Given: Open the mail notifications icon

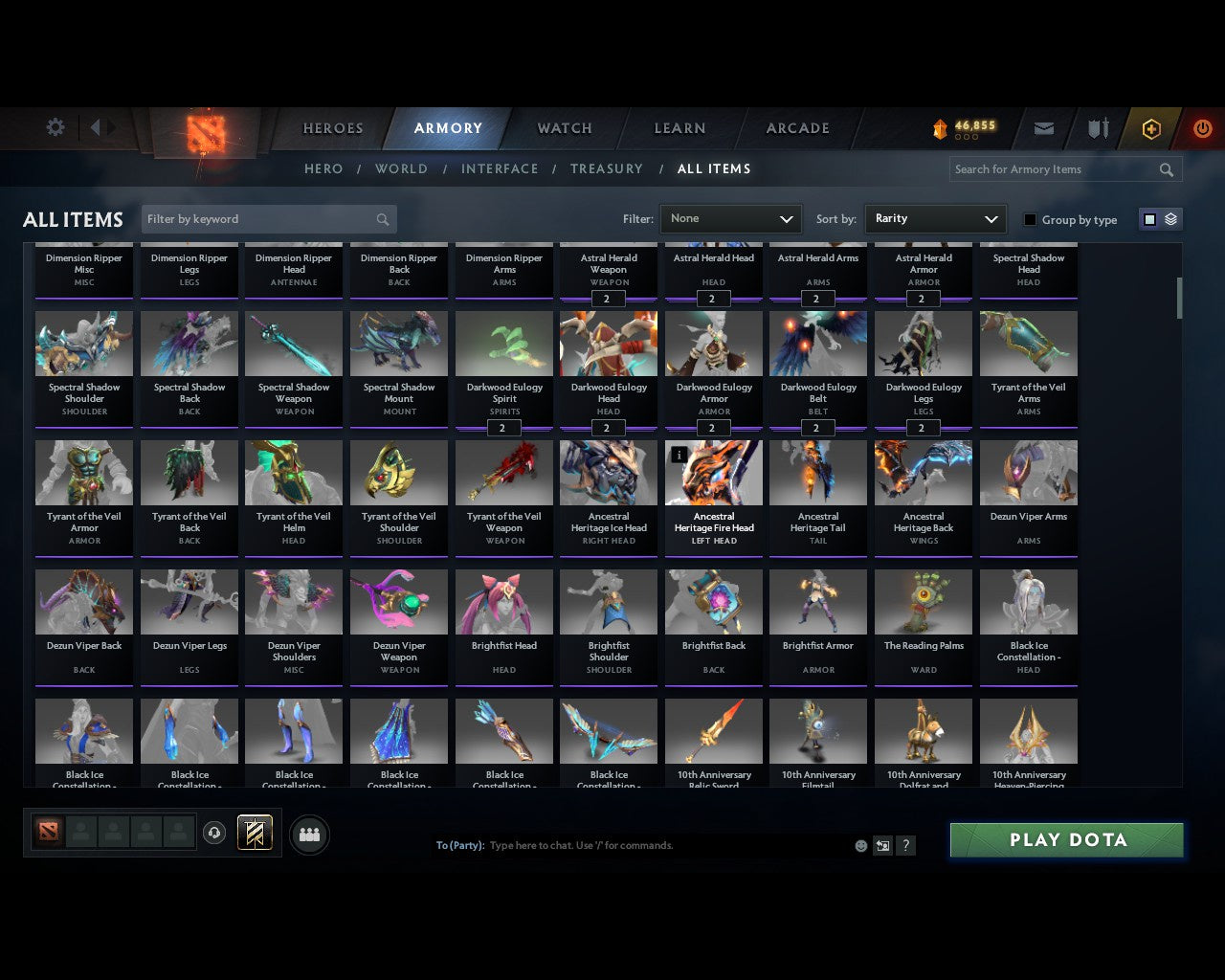Looking at the screenshot, I should point(1043,127).
